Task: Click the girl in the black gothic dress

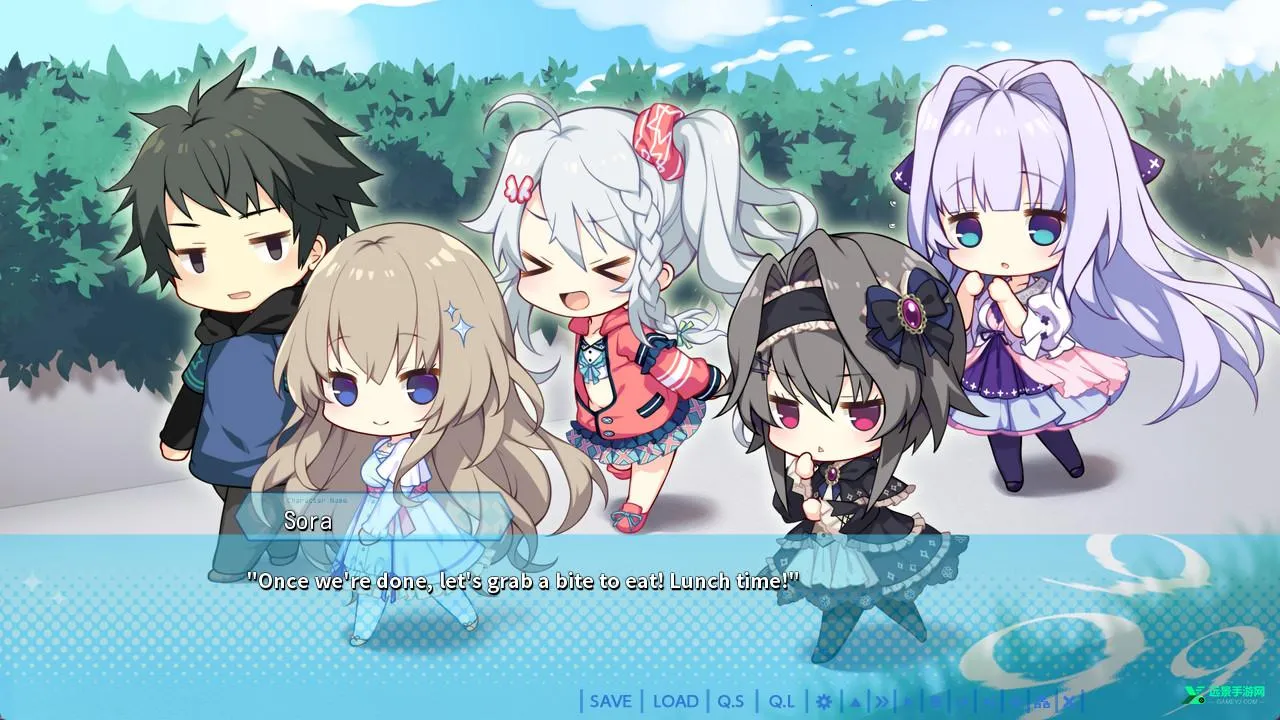Action: [830, 420]
